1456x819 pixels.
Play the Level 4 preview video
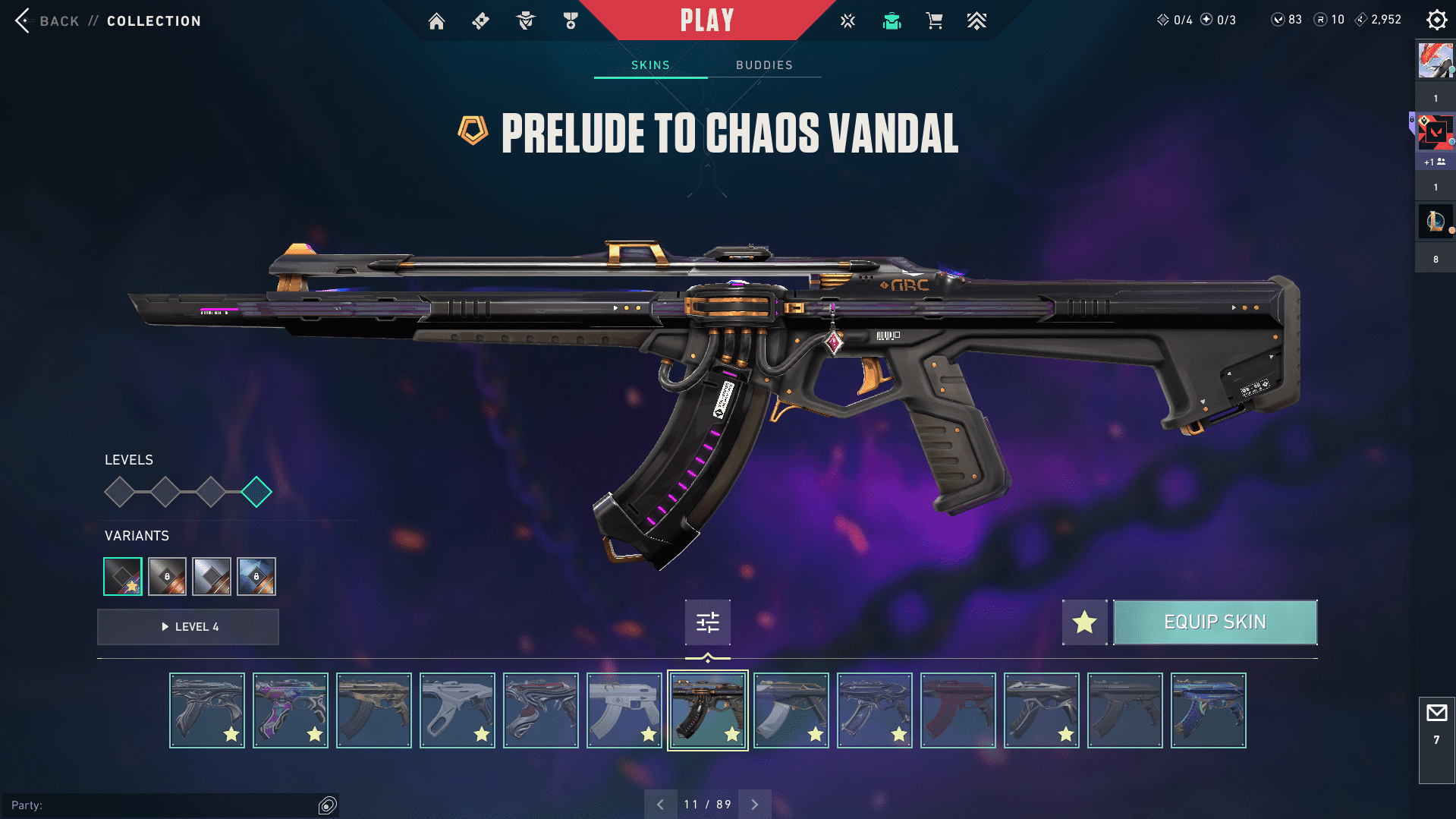click(x=188, y=627)
